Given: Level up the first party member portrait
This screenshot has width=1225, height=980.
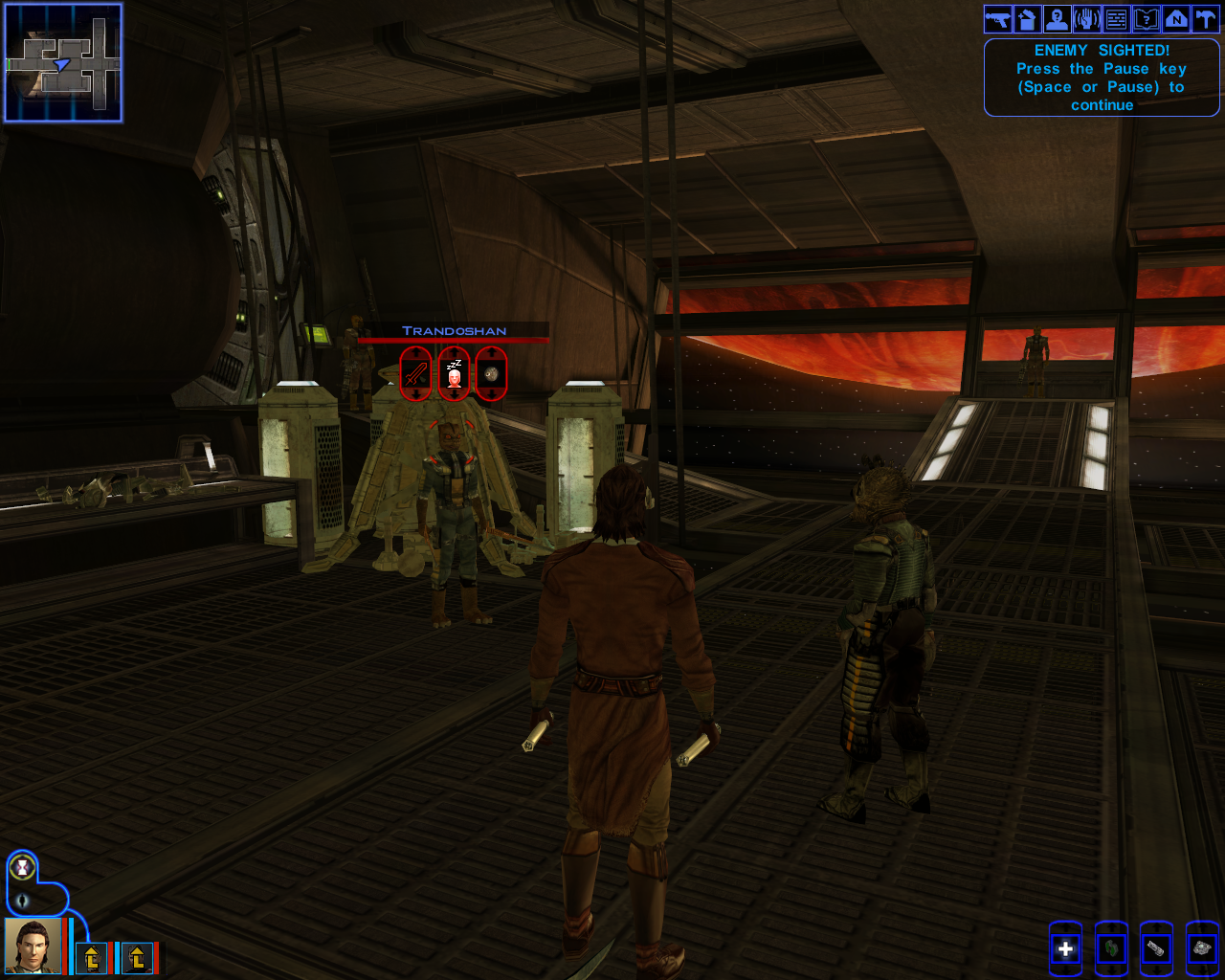Looking at the screenshot, I should click(x=92, y=957).
